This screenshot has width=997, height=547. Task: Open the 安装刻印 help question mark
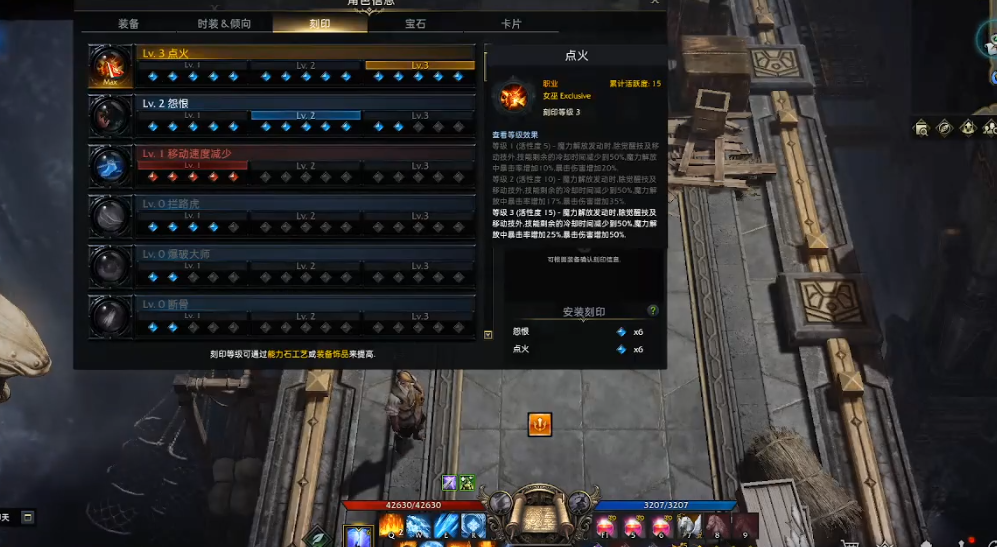click(653, 311)
